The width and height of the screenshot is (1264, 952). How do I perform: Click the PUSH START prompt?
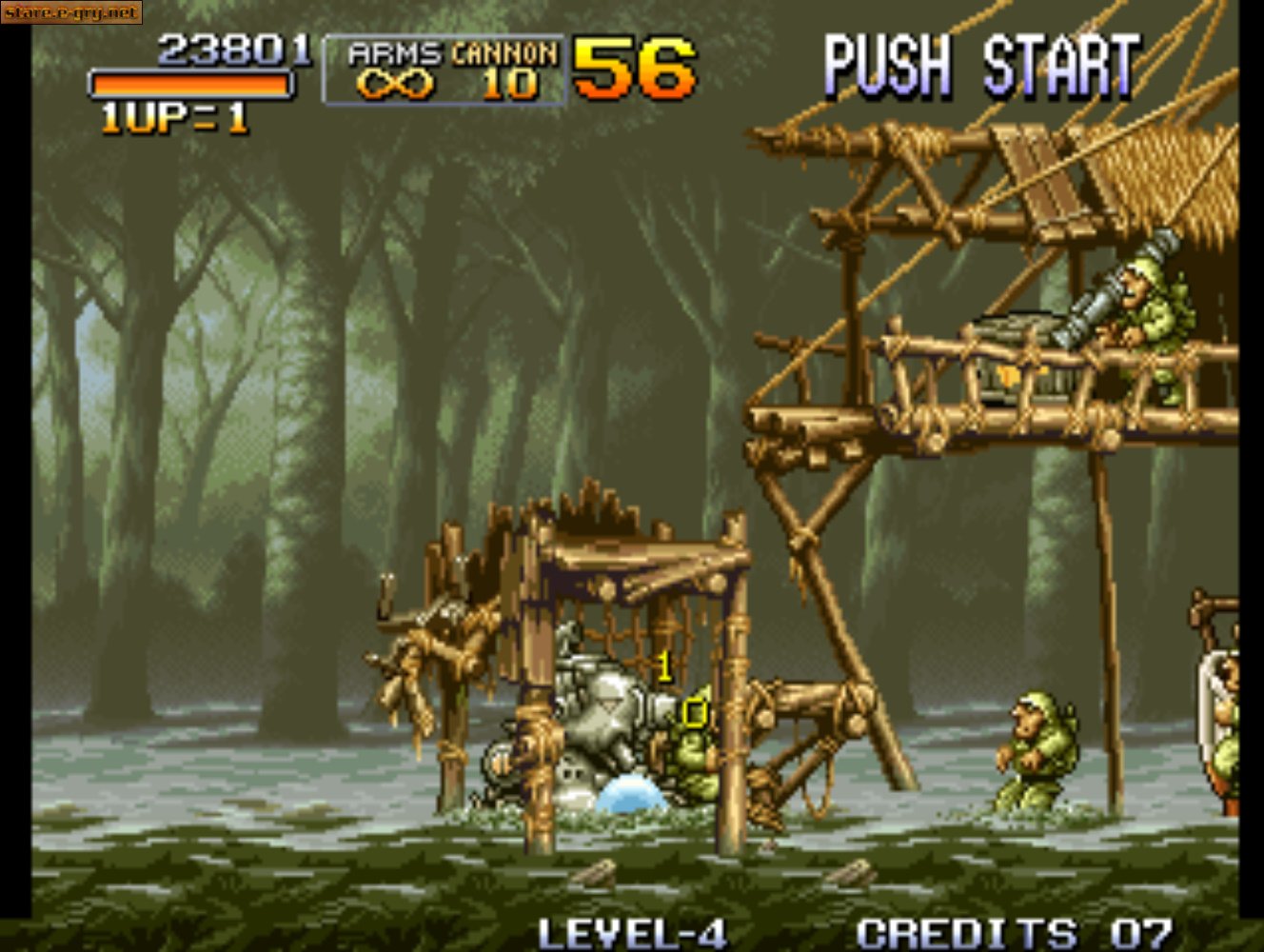tap(980, 62)
